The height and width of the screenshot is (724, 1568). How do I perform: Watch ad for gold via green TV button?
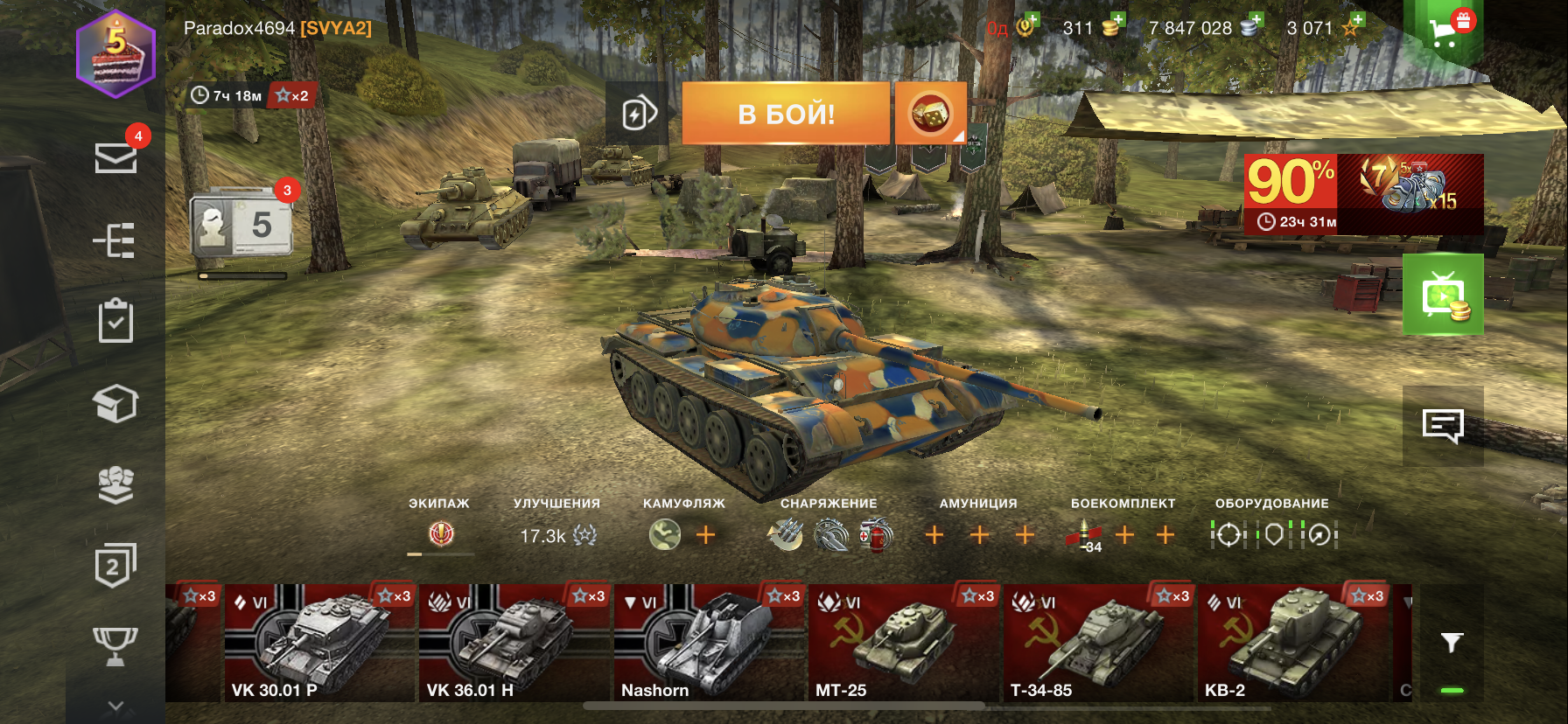pyautogui.click(x=1443, y=295)
